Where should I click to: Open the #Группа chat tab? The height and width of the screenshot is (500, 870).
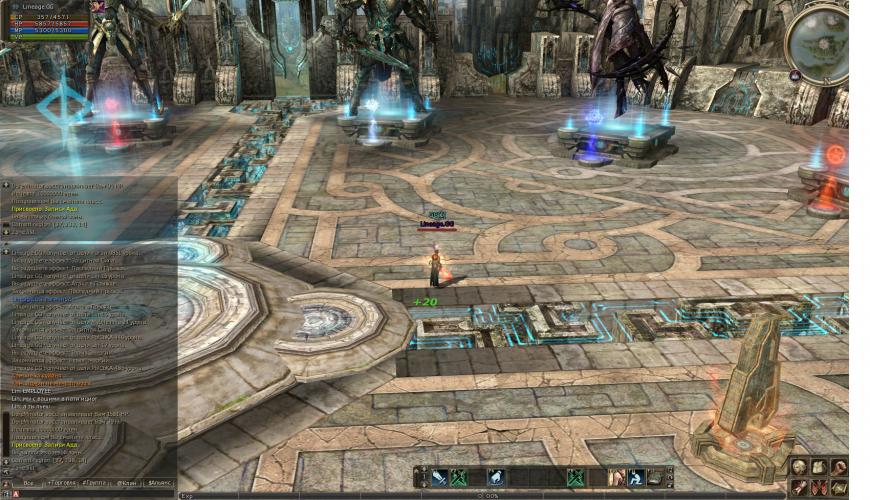coord(97,483)
